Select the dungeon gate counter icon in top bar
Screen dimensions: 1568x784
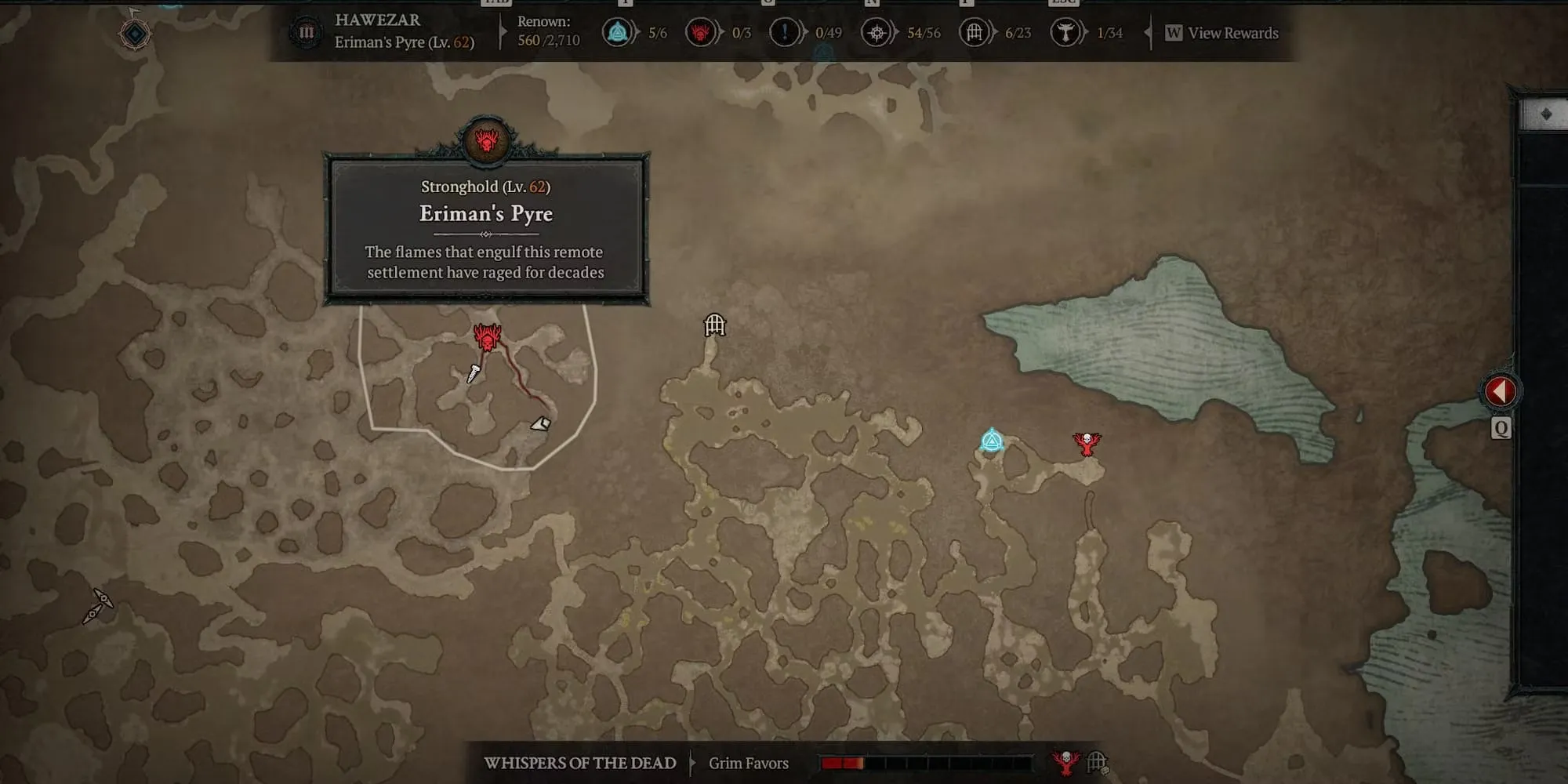pos(974,33)
